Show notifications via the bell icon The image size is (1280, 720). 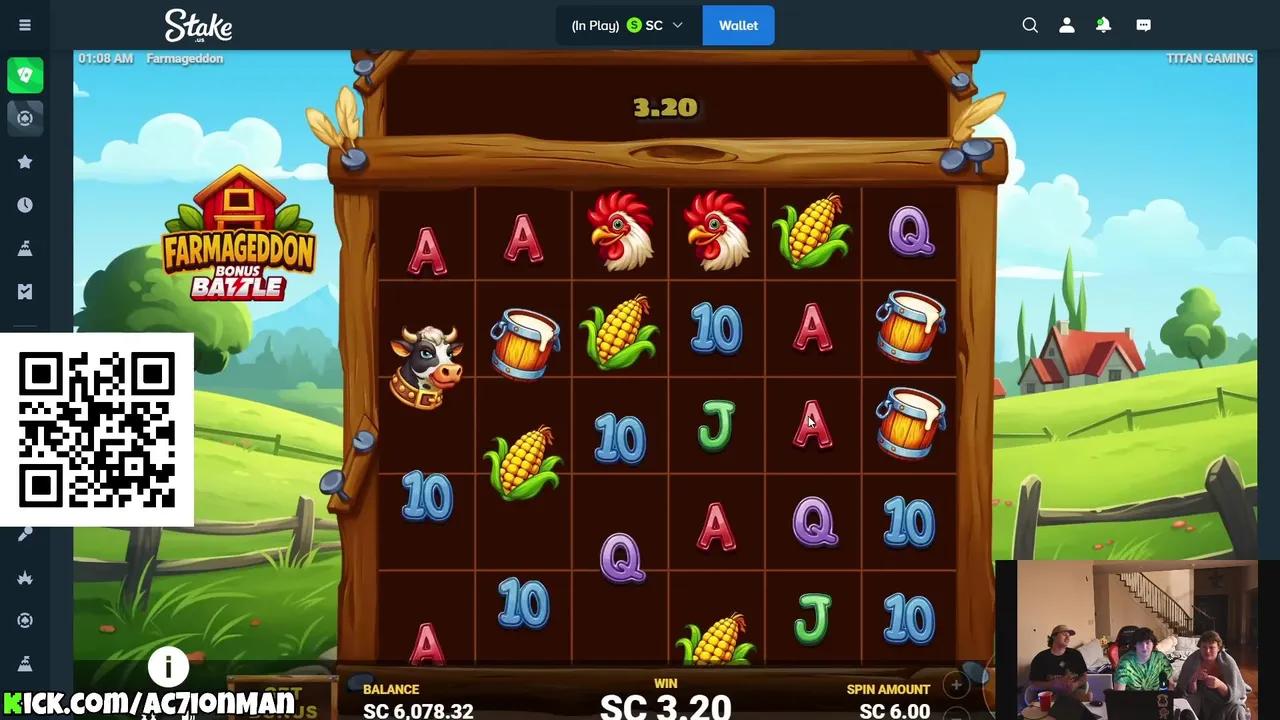(1103, 25)
